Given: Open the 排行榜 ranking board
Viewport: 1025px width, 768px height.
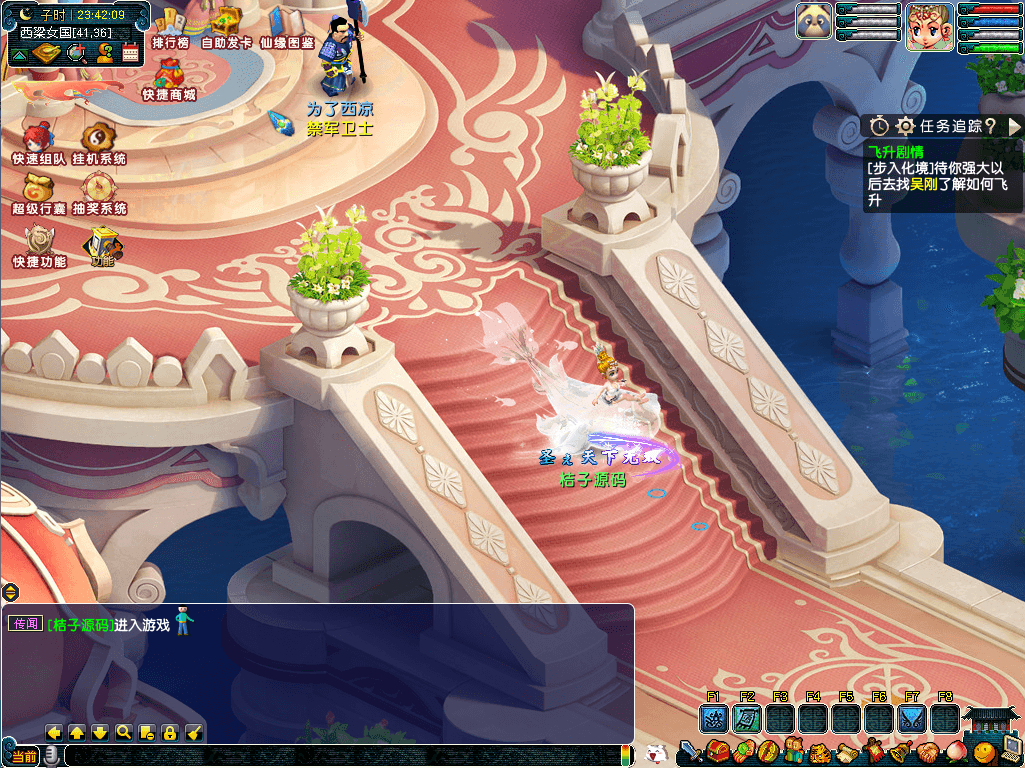Looking at the screenshot, I should [x=170, y=26].
